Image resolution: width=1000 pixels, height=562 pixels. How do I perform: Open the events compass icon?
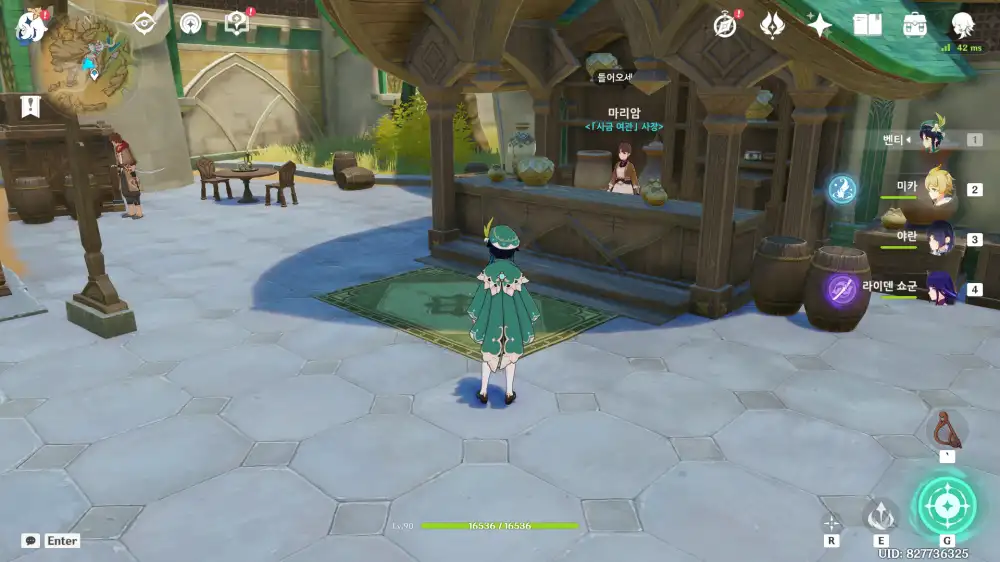click(726, 25)
